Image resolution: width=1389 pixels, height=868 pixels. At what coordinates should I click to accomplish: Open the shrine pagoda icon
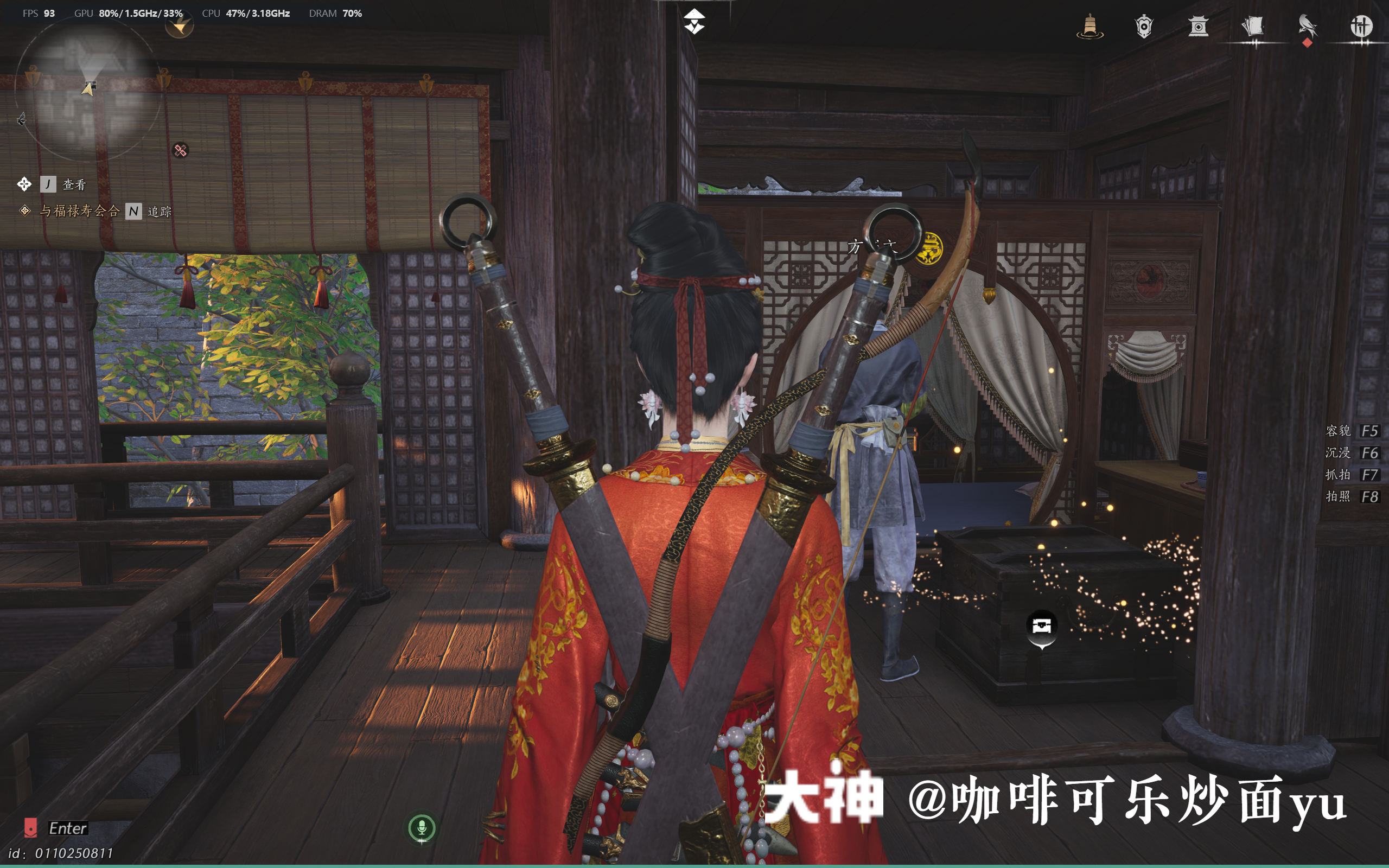coord(1197,27)
